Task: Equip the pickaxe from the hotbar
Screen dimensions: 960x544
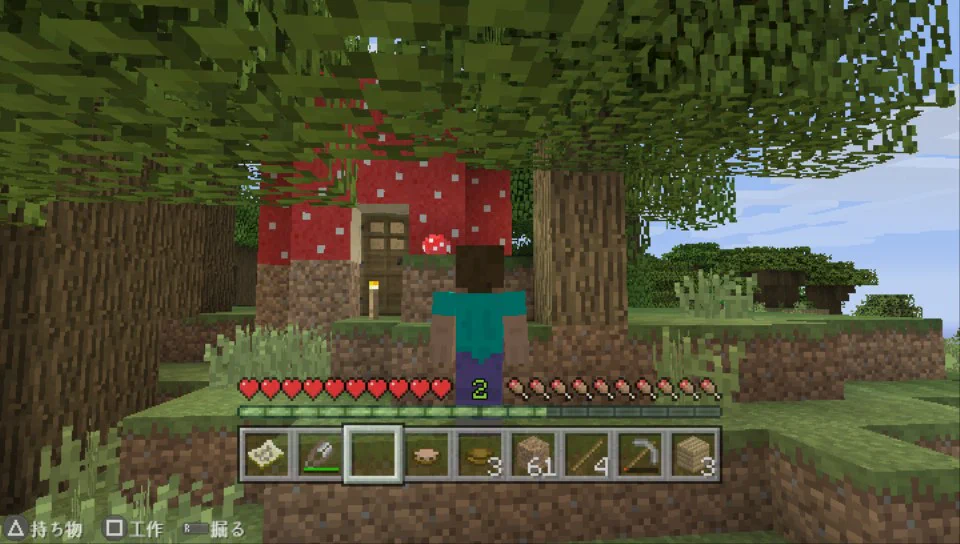Action: coord(642,455)
